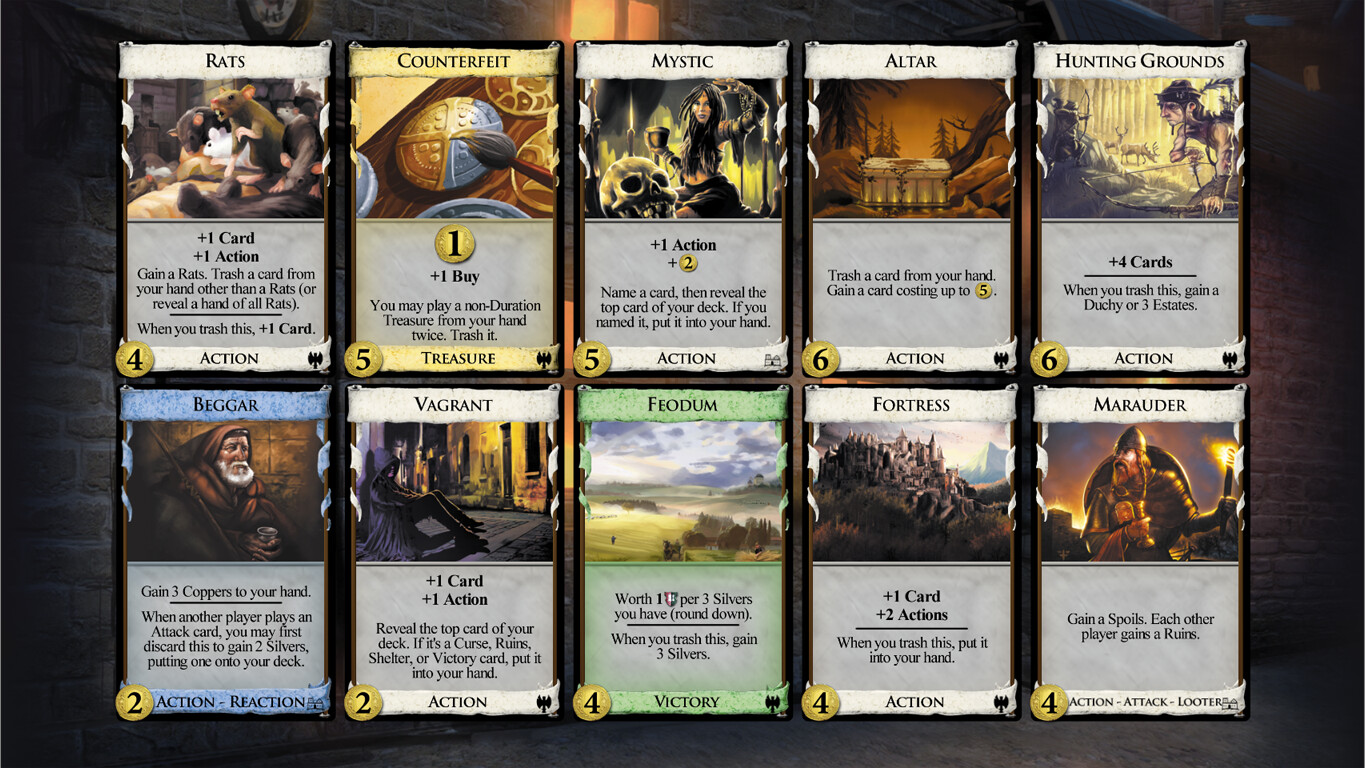Click the Altar cost coin showing 6
The image size is (1365, 768).
819,359
